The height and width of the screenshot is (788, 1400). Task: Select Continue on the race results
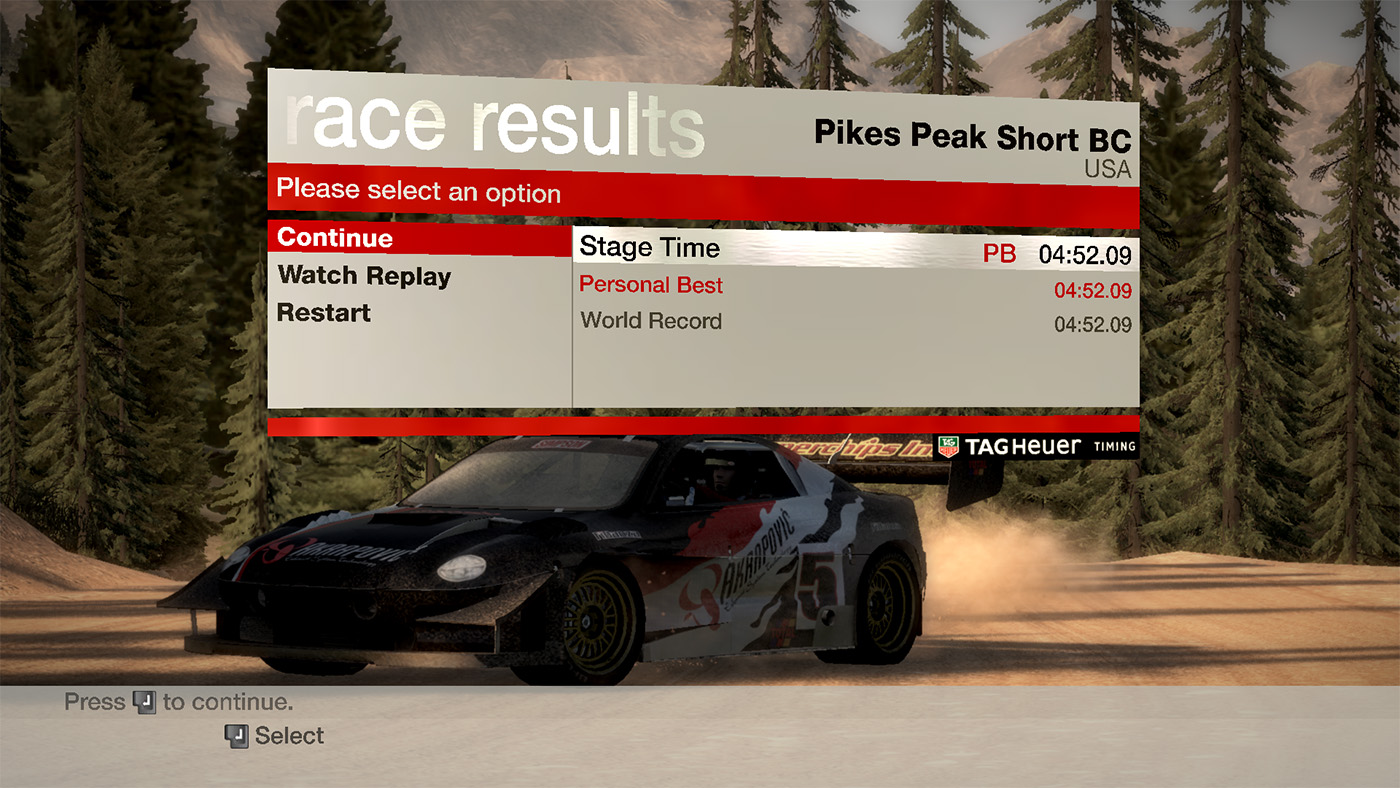pos(335,238)
